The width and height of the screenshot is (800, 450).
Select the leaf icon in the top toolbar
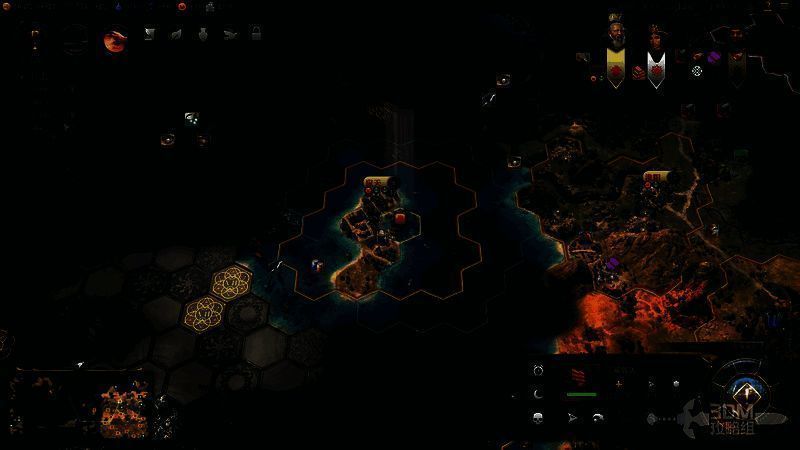click(x=176, y=34)
